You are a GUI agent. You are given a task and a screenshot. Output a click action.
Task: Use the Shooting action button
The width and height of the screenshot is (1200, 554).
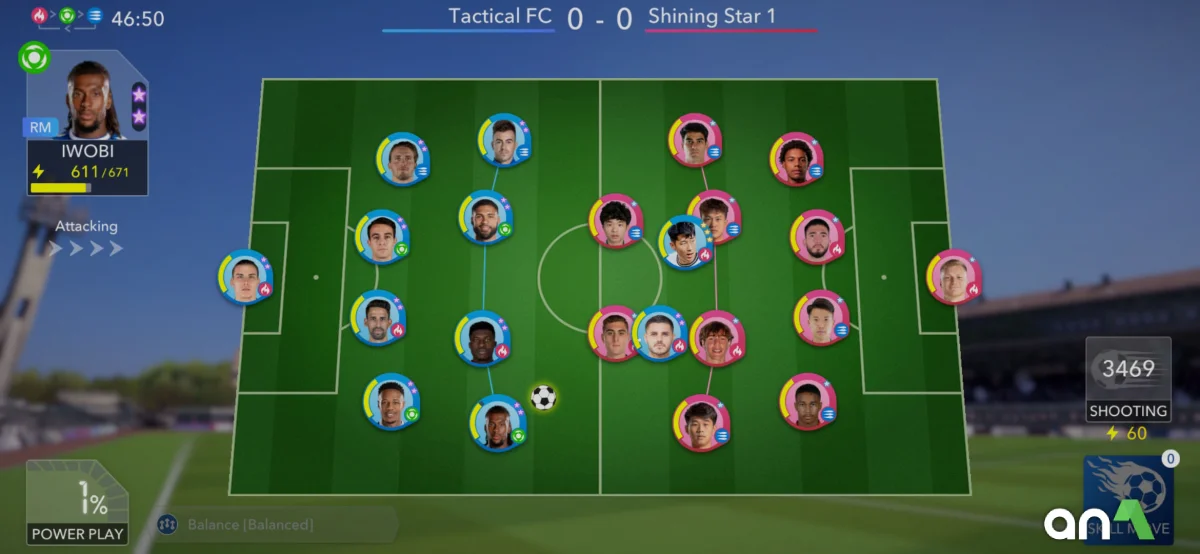pyautogui.click(x=1127, y=379)
